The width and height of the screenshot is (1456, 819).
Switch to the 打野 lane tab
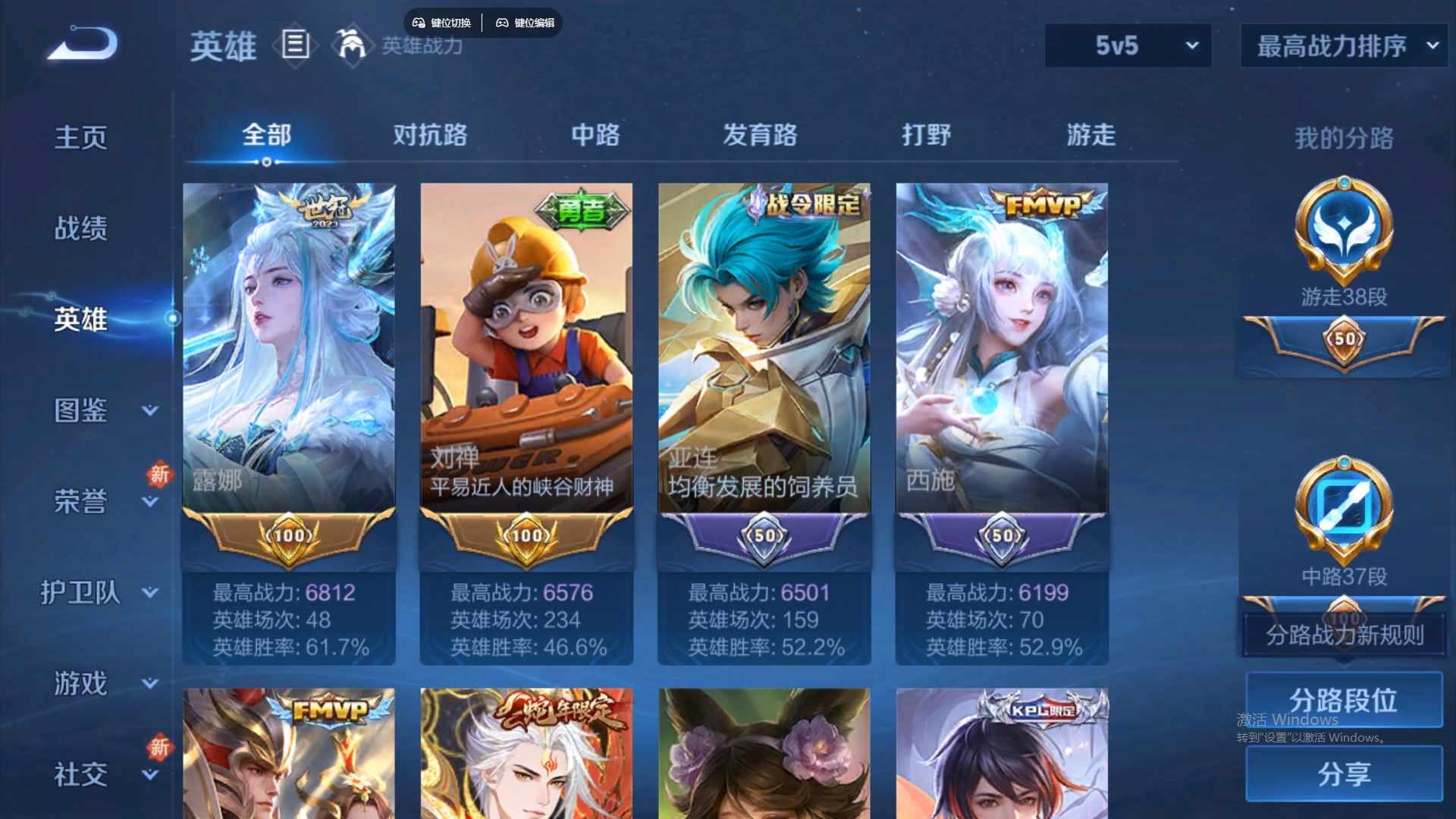[x=927, y=135]
